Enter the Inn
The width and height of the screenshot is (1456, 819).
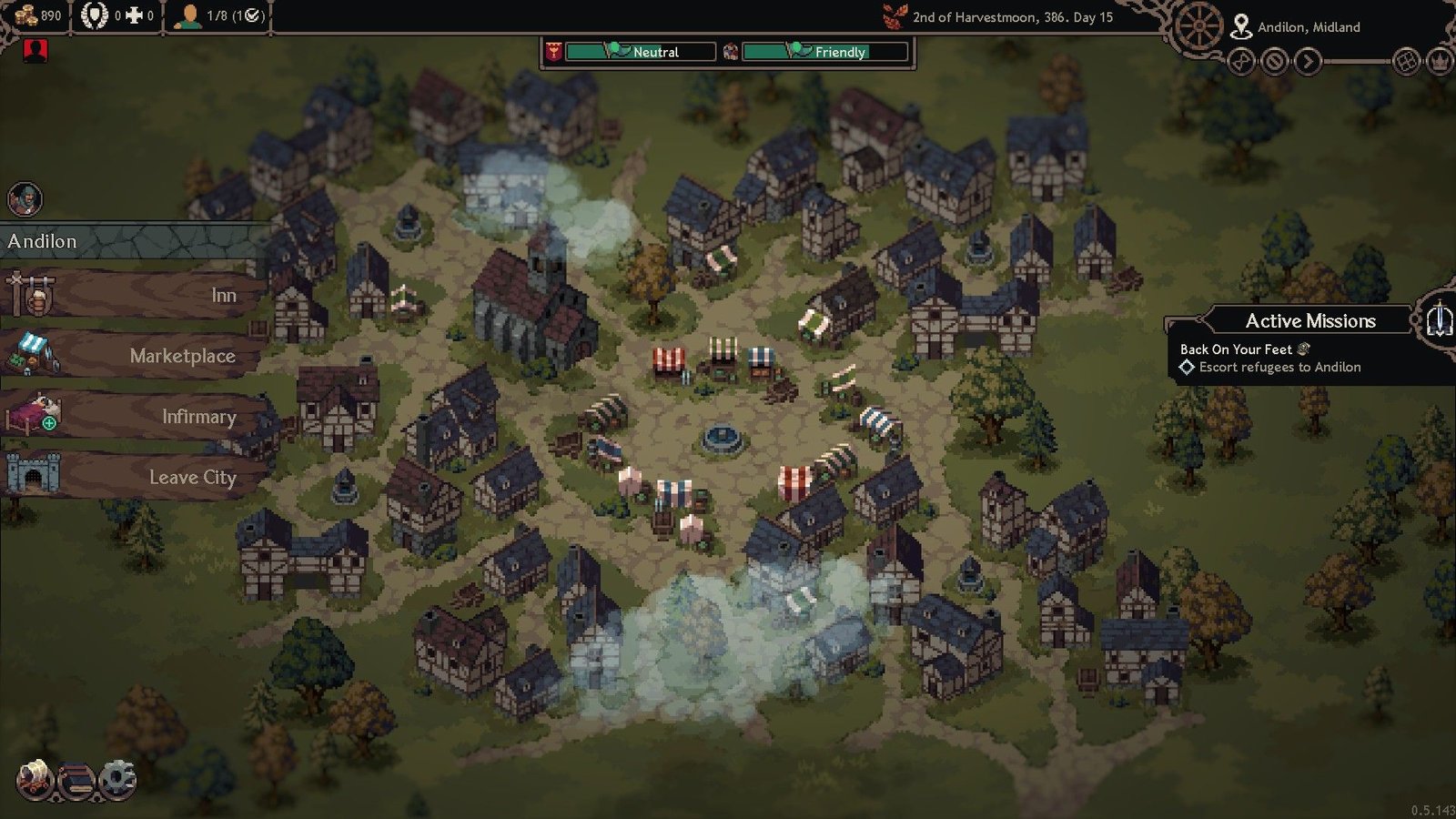136,294
